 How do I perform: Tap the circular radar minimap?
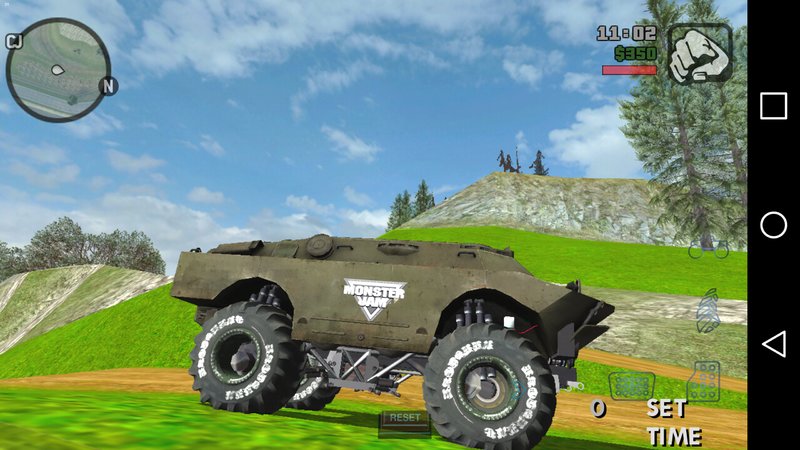point(57,69)
